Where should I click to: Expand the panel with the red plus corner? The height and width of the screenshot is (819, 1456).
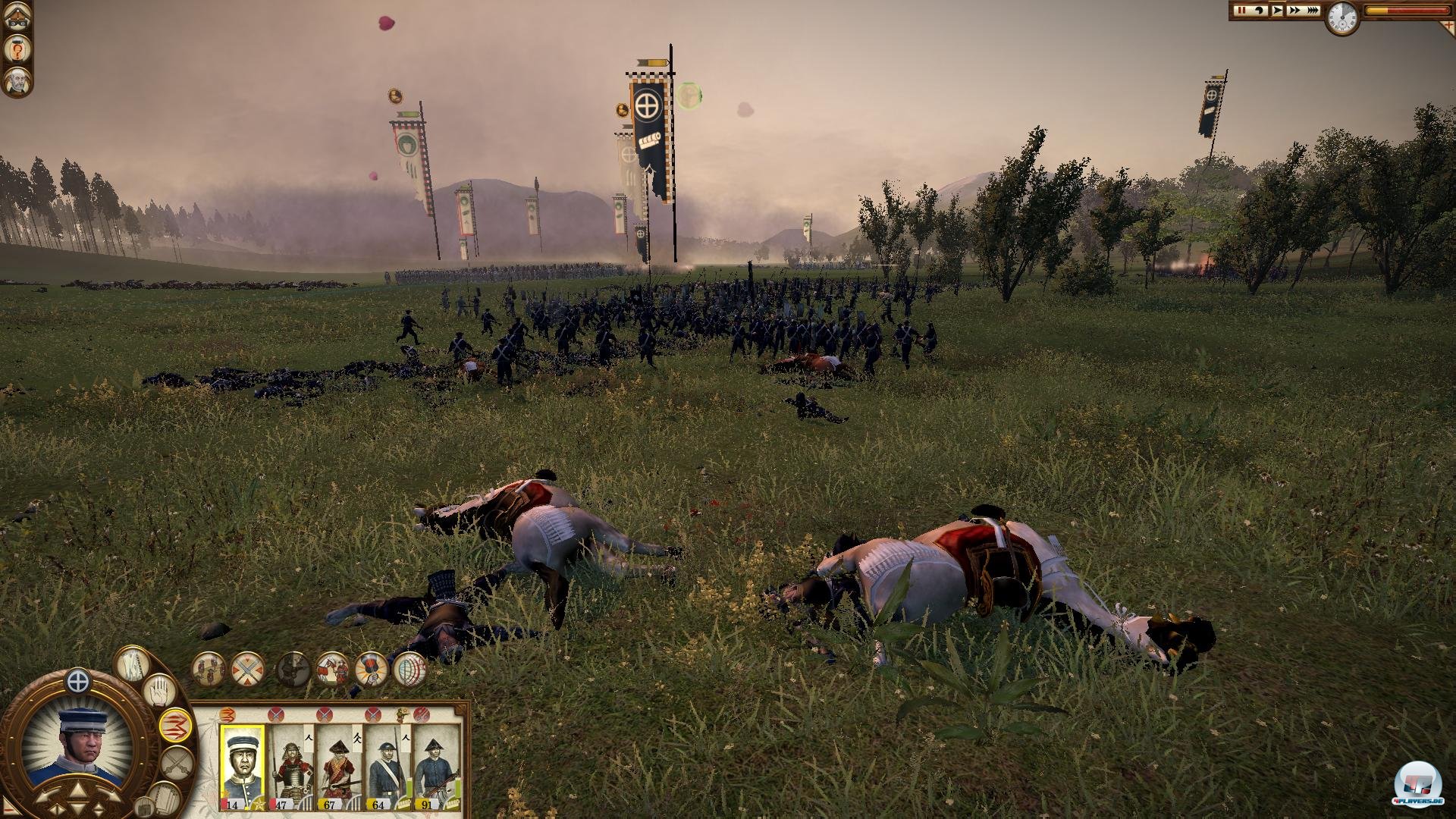pos(1447,25)
